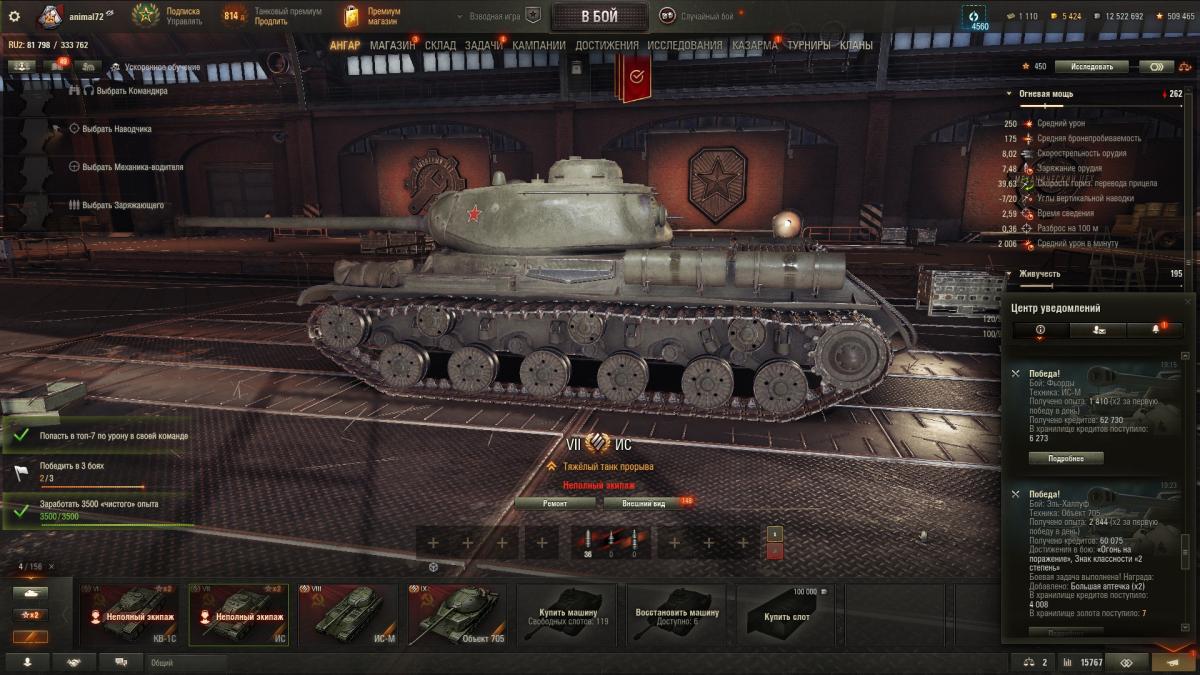Open the settings gear menu
Screen dimensions: 1200x675
pyautogui.click(x=14, y=16)
